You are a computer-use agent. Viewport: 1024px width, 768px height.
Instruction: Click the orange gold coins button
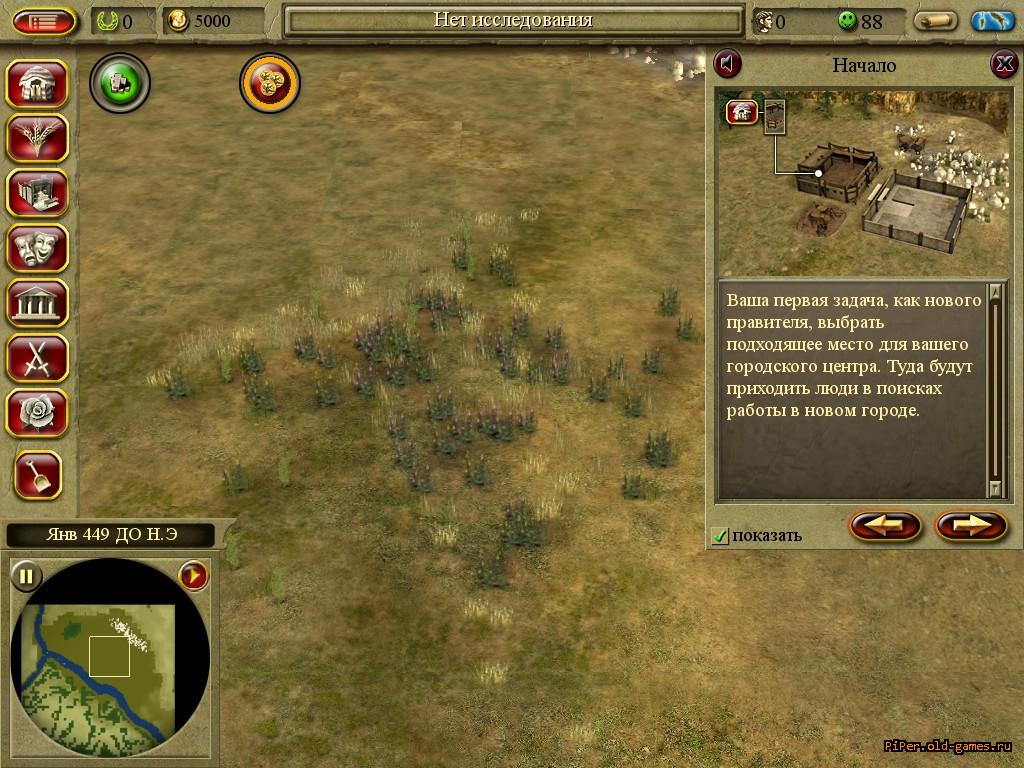(x=270, y=84)
